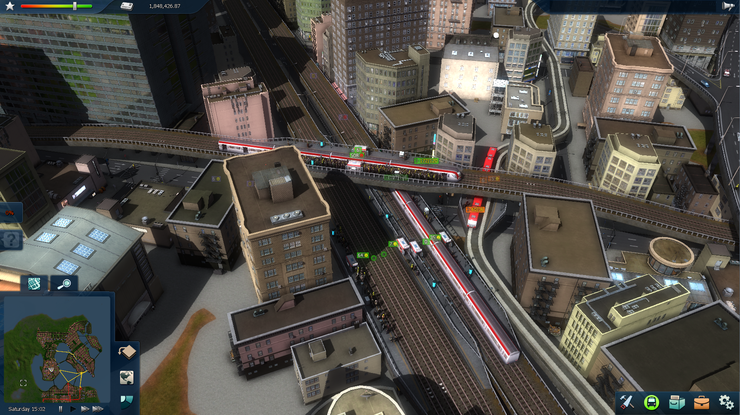This screenshot has width=740, height=415.
Task: Open the question mark help button
Action: coord(10,240)
